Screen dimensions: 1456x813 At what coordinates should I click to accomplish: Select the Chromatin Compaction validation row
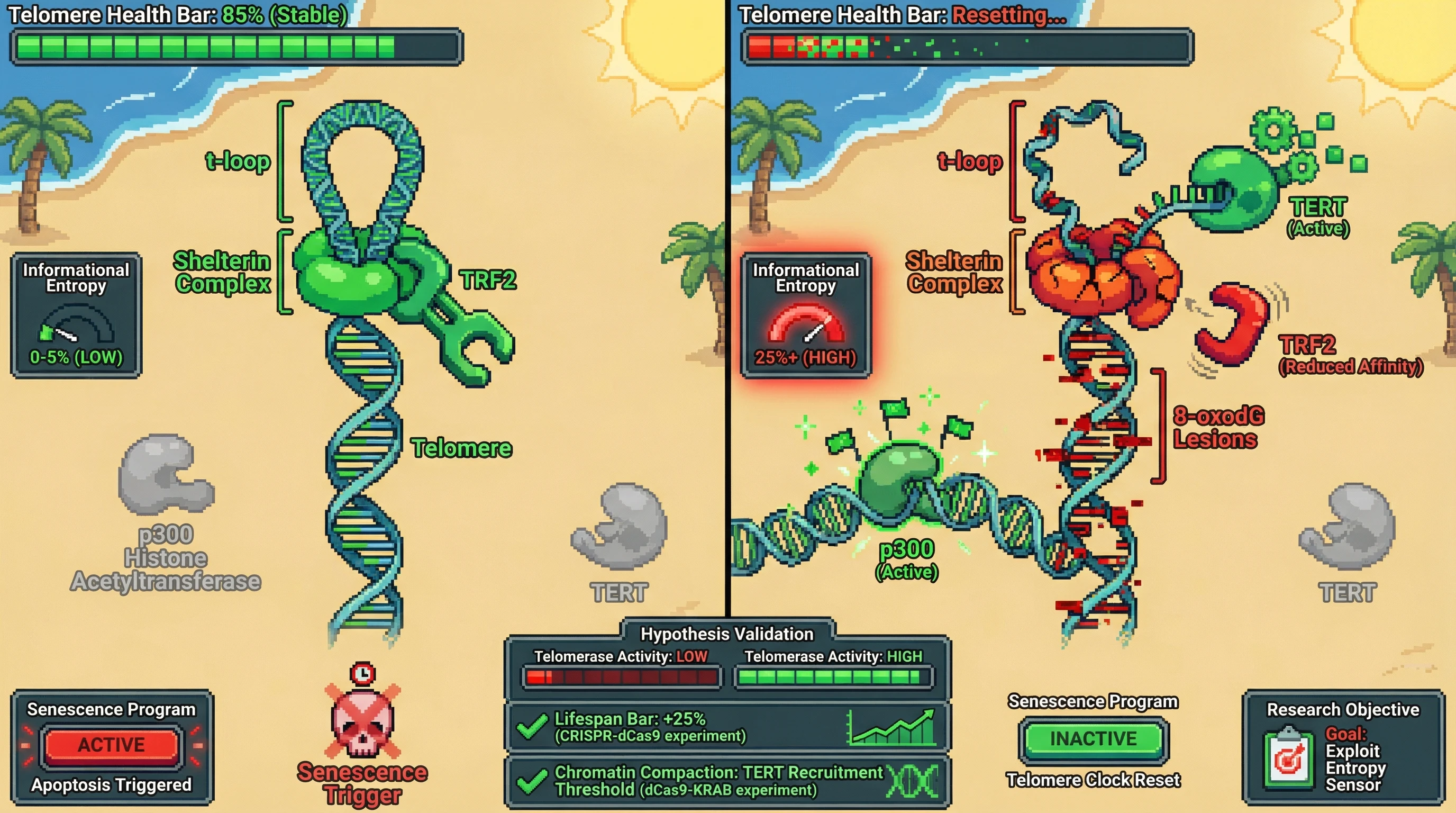(x=727, y=781)
